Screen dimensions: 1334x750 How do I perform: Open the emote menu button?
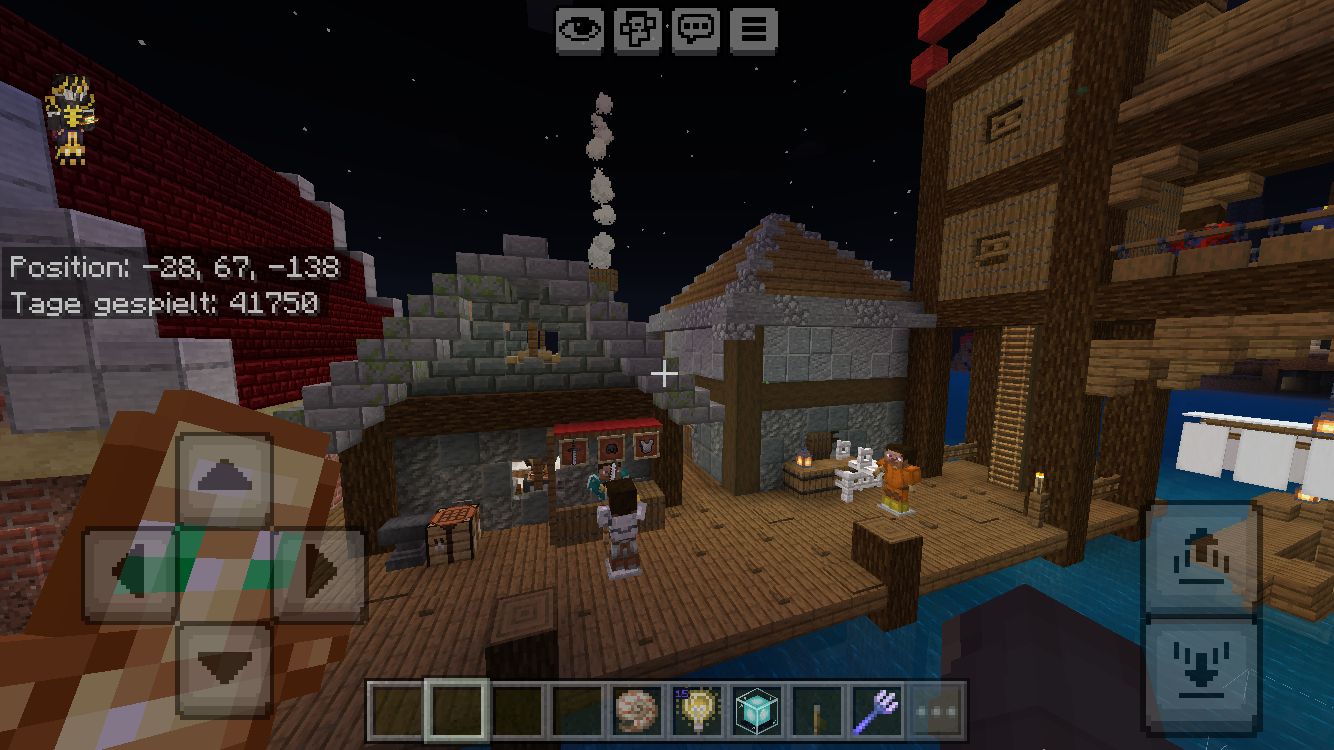point(638,30)
